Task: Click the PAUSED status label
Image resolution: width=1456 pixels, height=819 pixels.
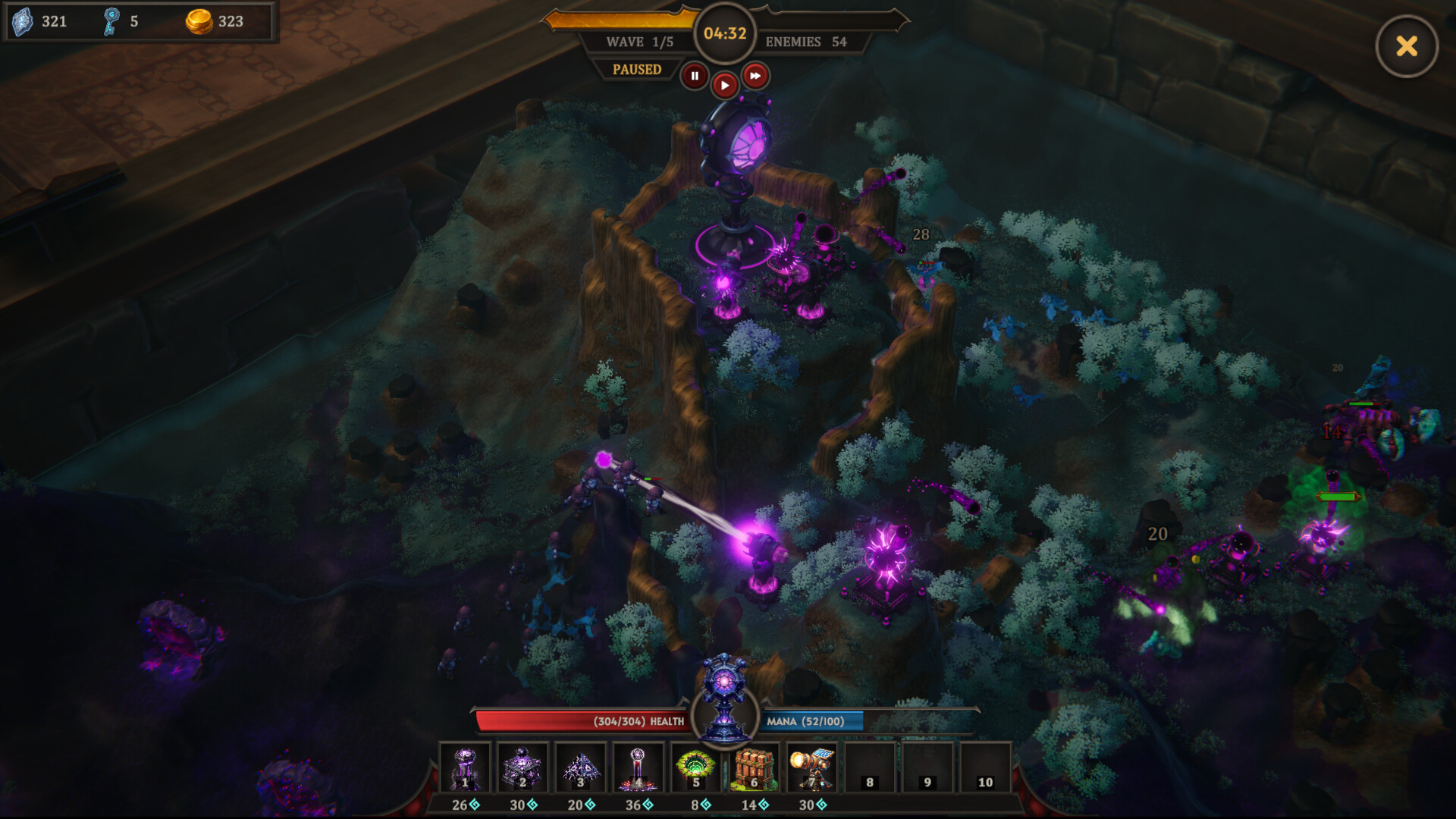Action: [x=639, y=69]
